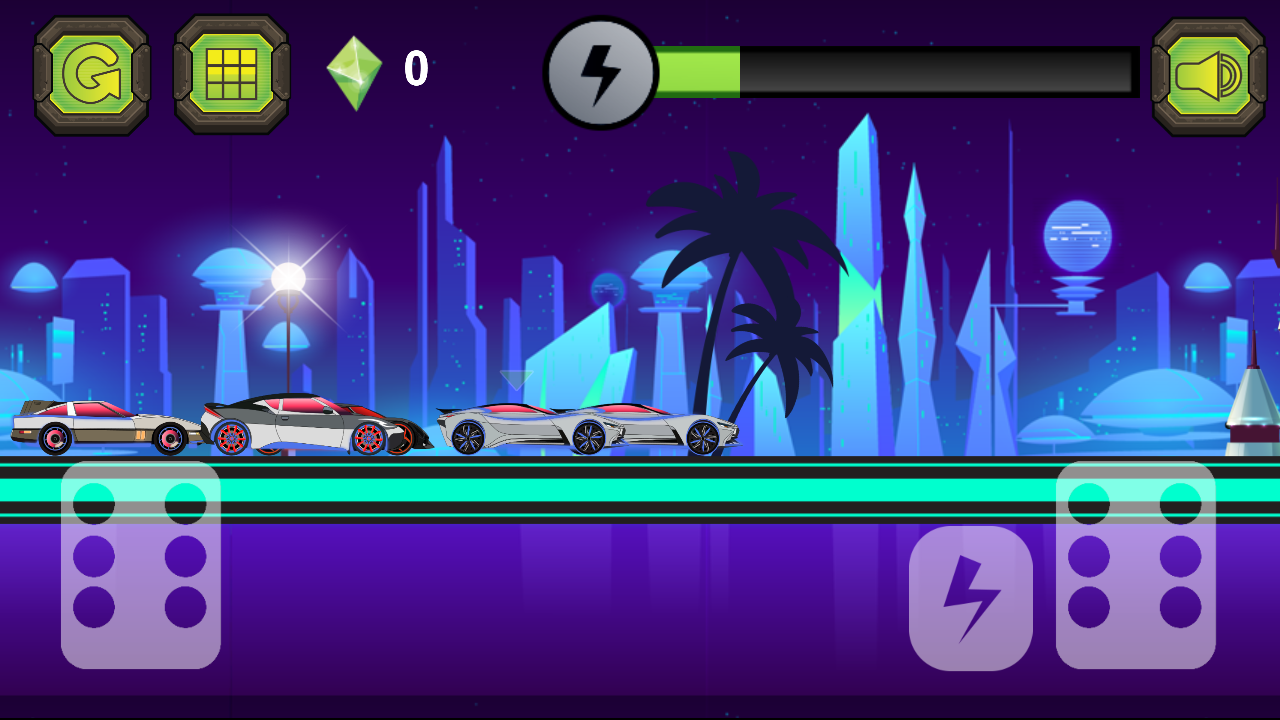Image resolution: width=1280 pixels, height=720 pixels.
Task: Select the restart level icon top left
Action: pos(91,71)
